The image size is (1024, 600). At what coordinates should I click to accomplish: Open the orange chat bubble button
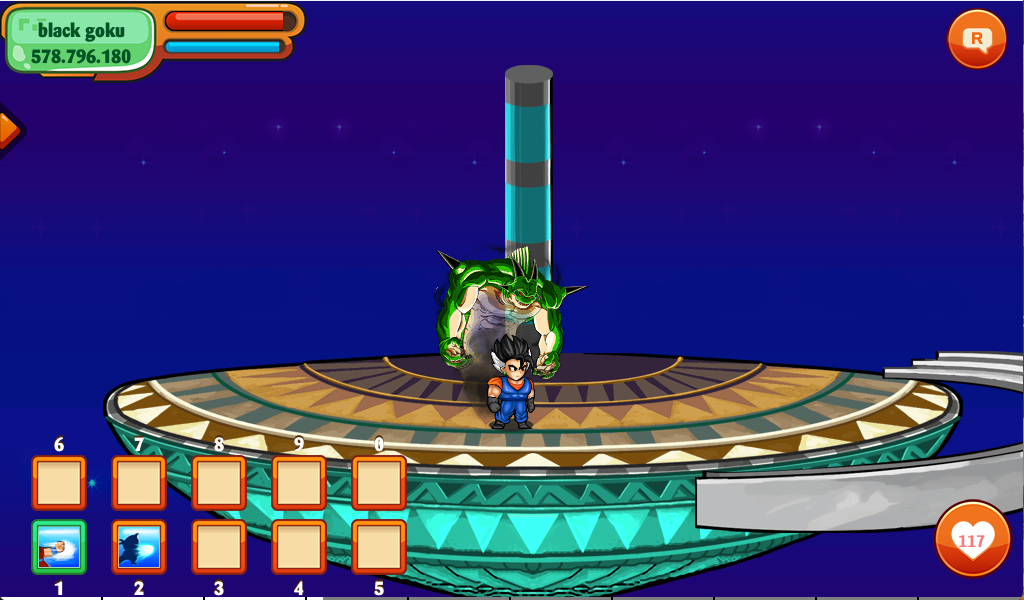pos(976,39)
